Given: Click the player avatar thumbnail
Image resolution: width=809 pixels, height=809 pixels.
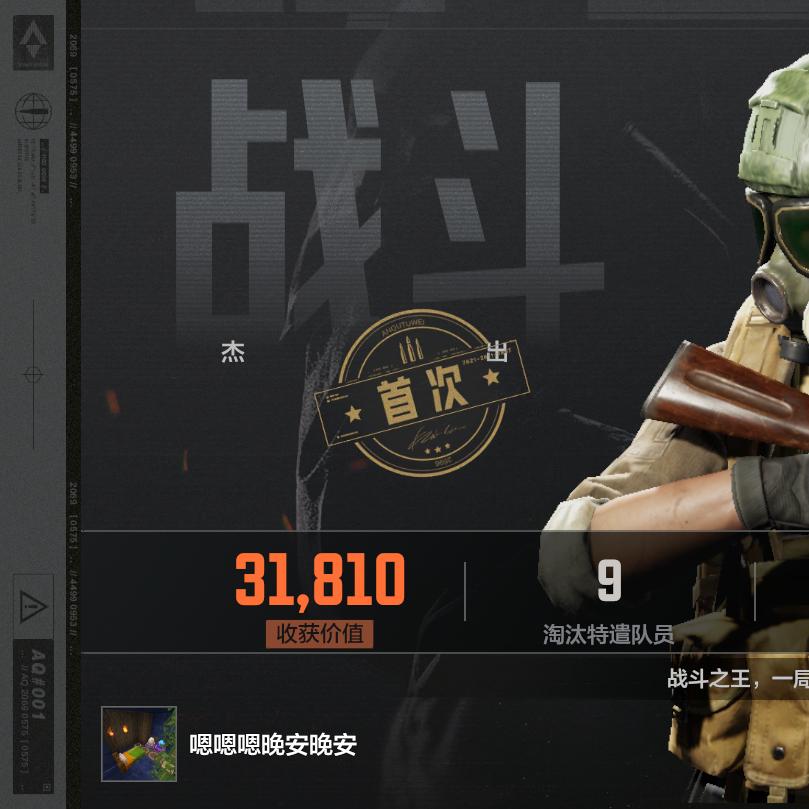Looking at the screenshot, I should [x=139, y=744].
